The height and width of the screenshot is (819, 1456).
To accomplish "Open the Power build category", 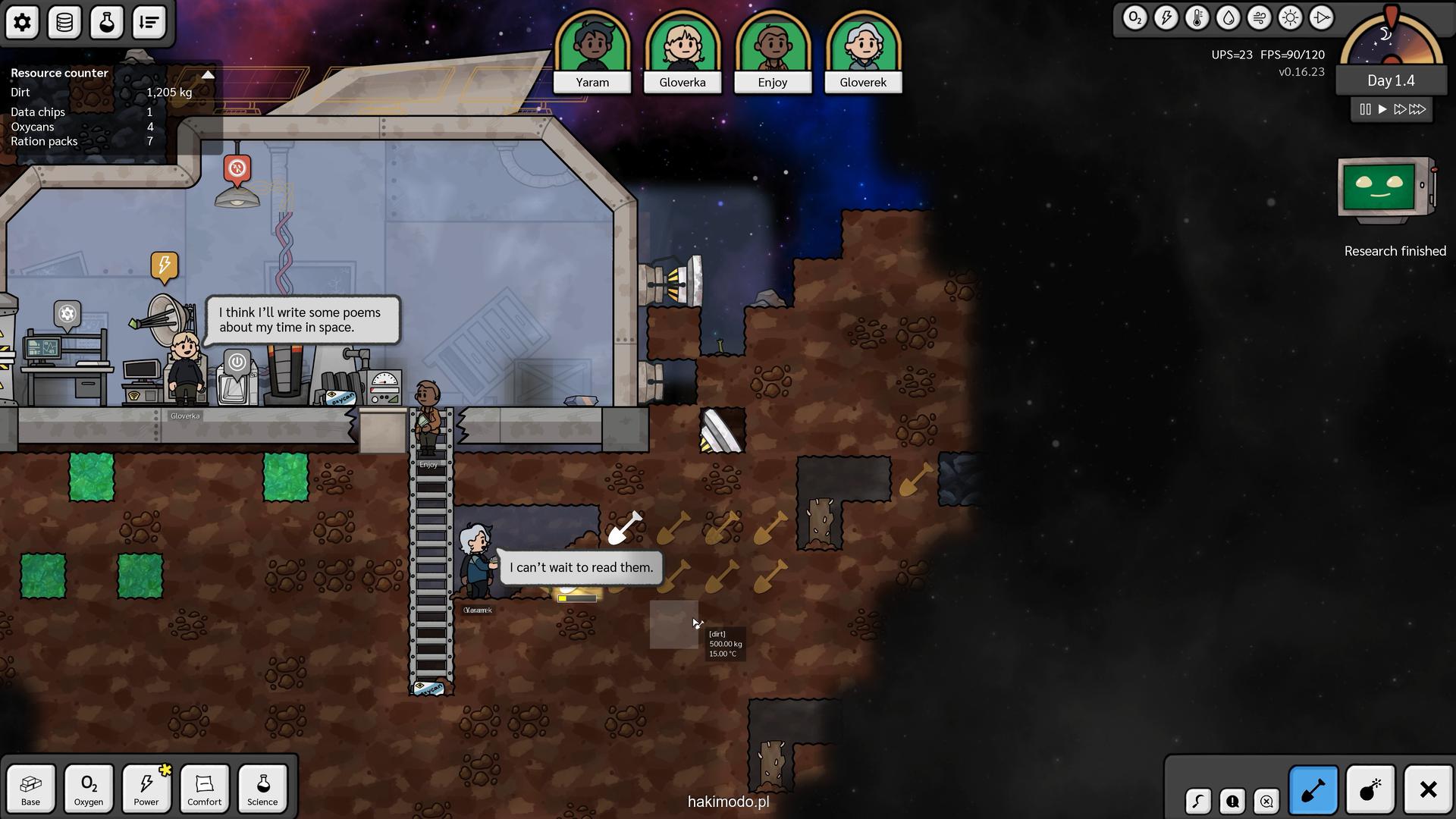I will (146, 789).
